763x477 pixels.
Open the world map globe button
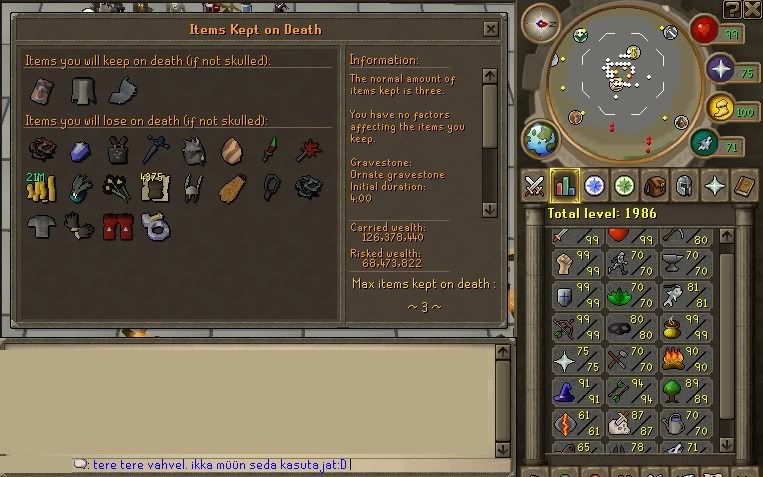coord(541,138)
